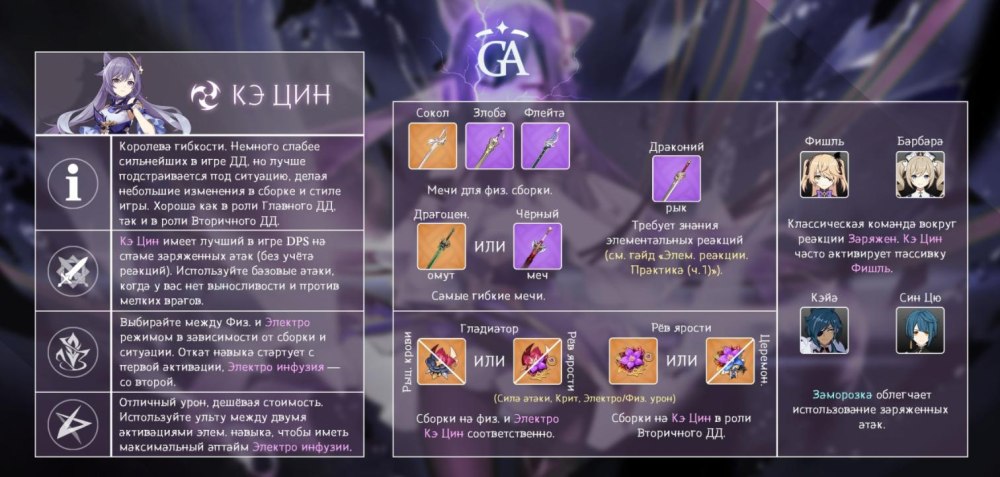Select the Чёрный меч sword icon
The width and height of the screenshot is (1000, 477).
click(x=537, y=247)
